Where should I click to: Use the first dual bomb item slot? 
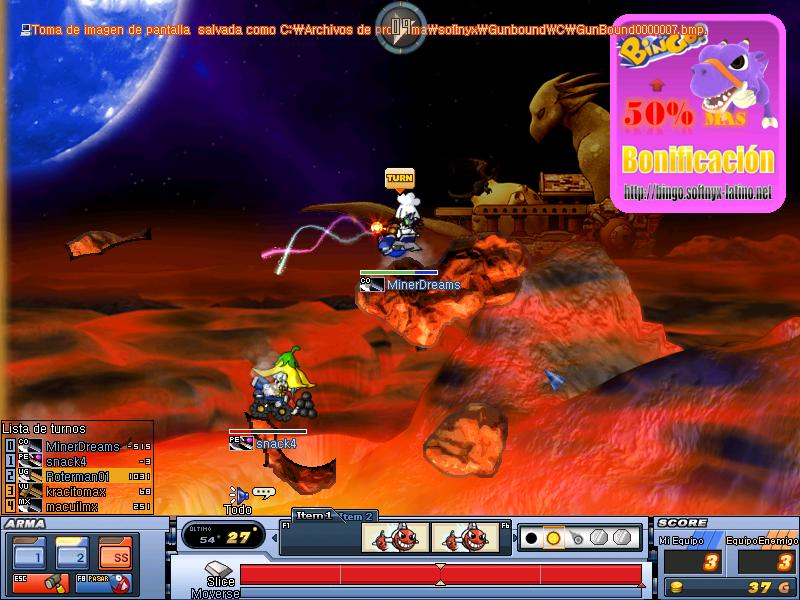coord(395,539)
